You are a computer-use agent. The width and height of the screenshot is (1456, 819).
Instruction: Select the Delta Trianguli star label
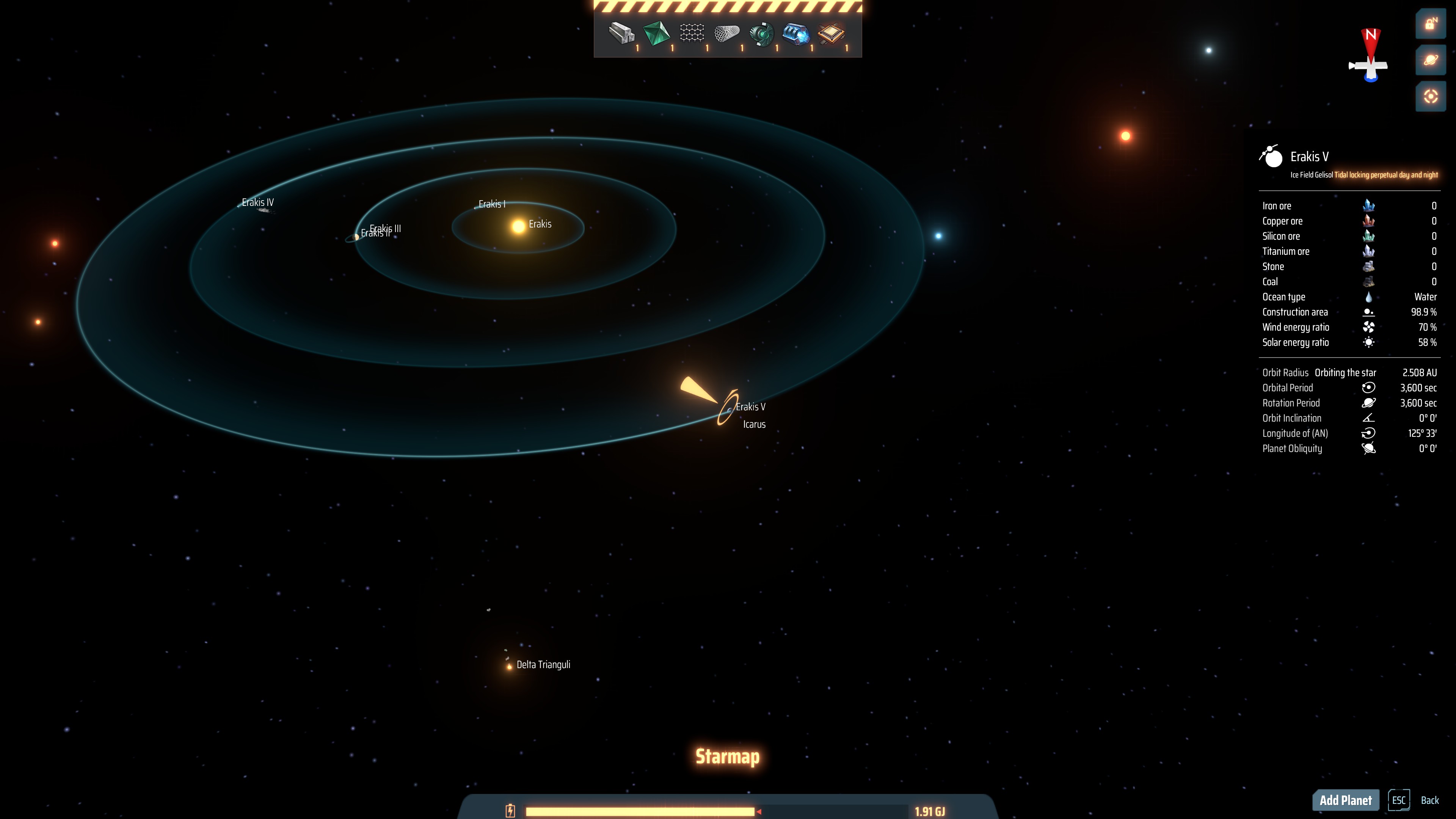[x=543, y=665]
